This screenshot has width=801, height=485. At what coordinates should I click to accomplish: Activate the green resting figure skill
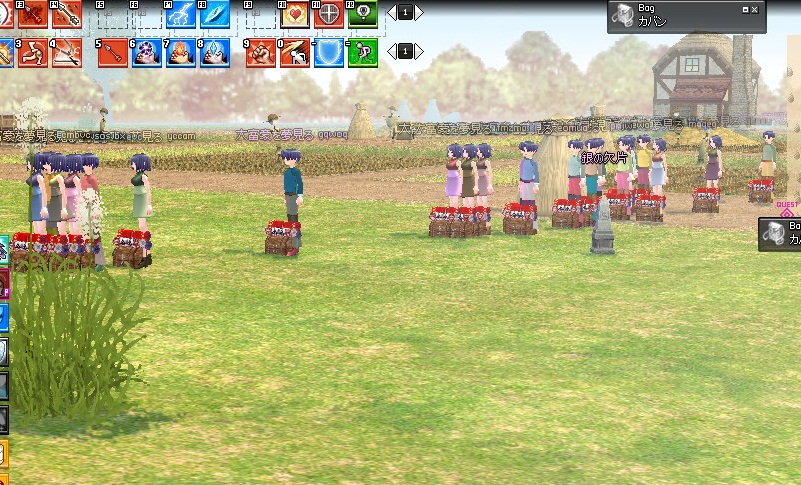coord(362,51)
